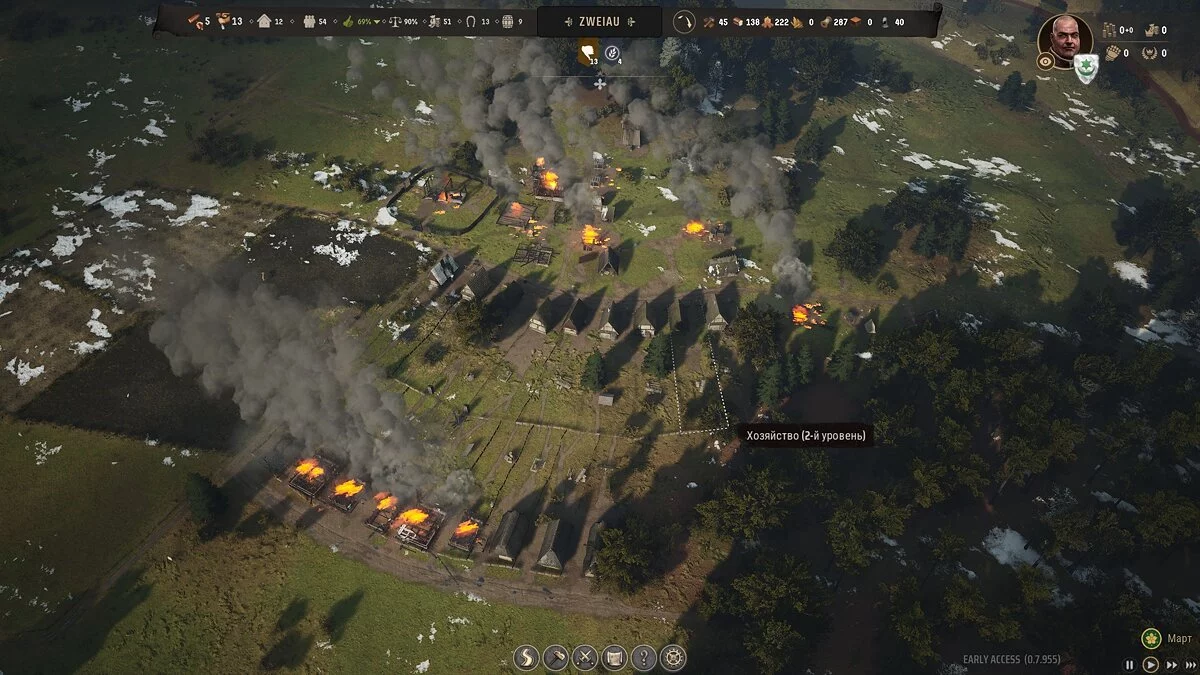
Task: Open help with the question mark button
Action: click(x=644, y=657)
